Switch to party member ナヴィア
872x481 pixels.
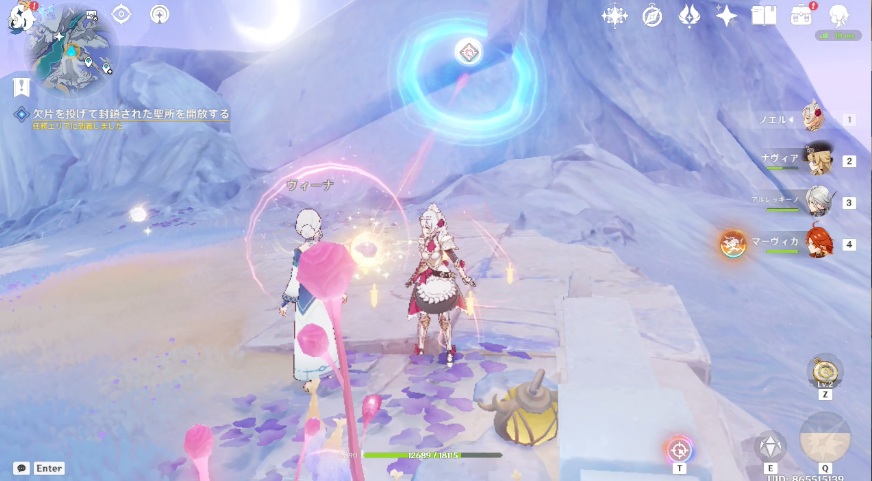[x=818, y=161]
